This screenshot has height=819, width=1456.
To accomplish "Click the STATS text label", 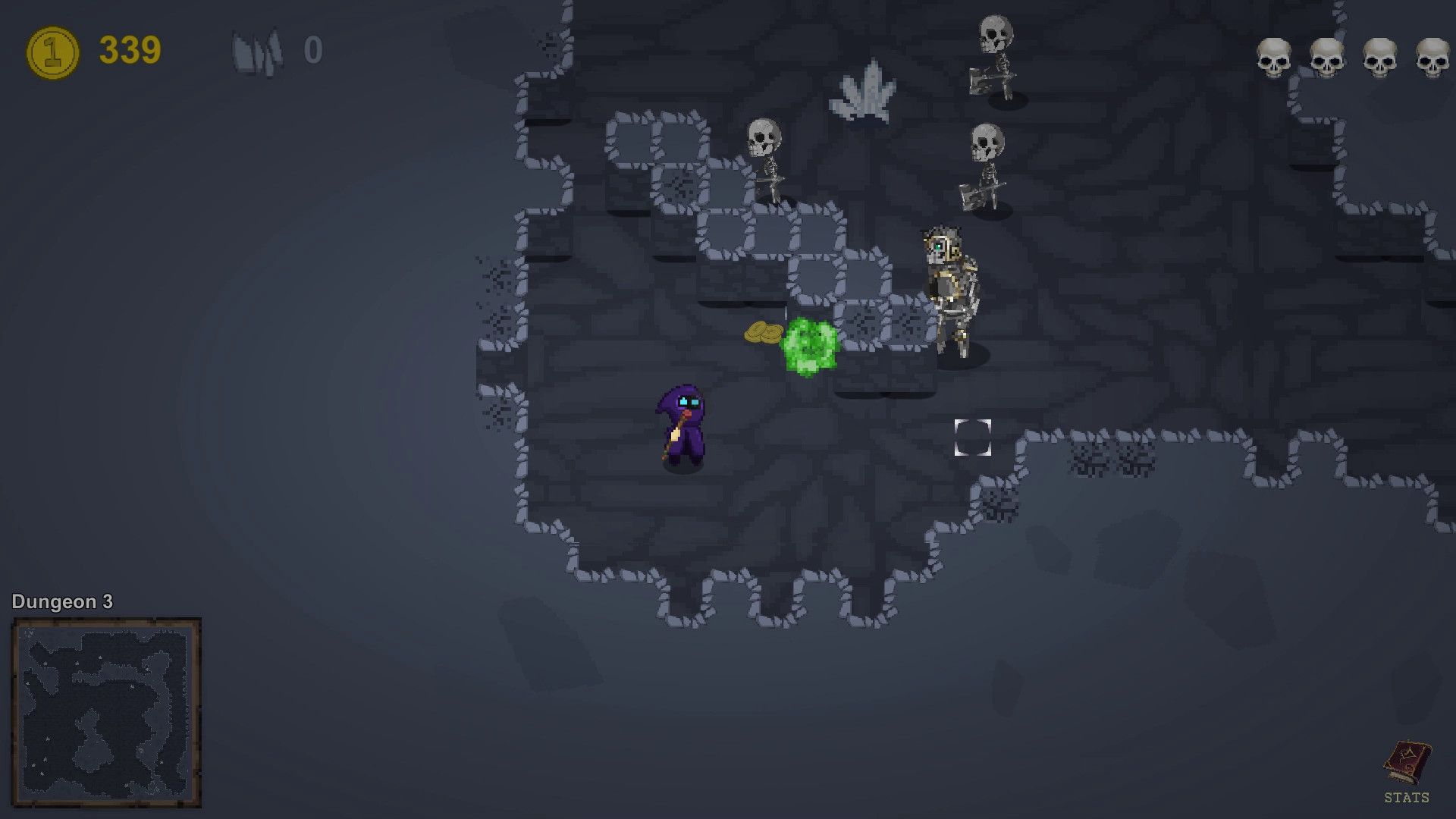I will pyautogui.click(x=1408, y=797).
